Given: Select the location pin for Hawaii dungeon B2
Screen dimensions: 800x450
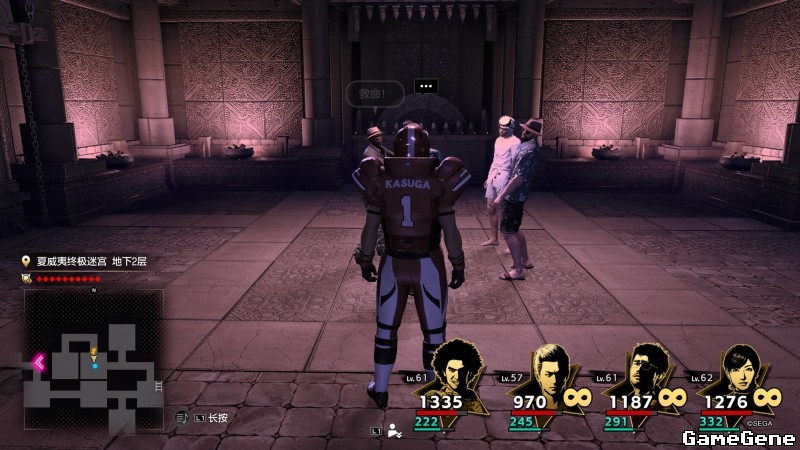Looking at the screenshot, I should (x=26, y=261).
